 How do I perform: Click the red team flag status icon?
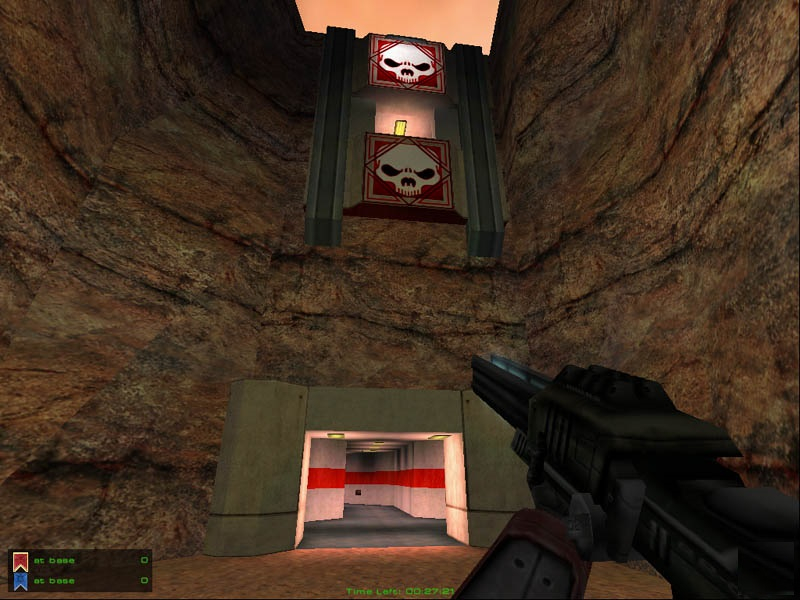click(x=20, y=561)
